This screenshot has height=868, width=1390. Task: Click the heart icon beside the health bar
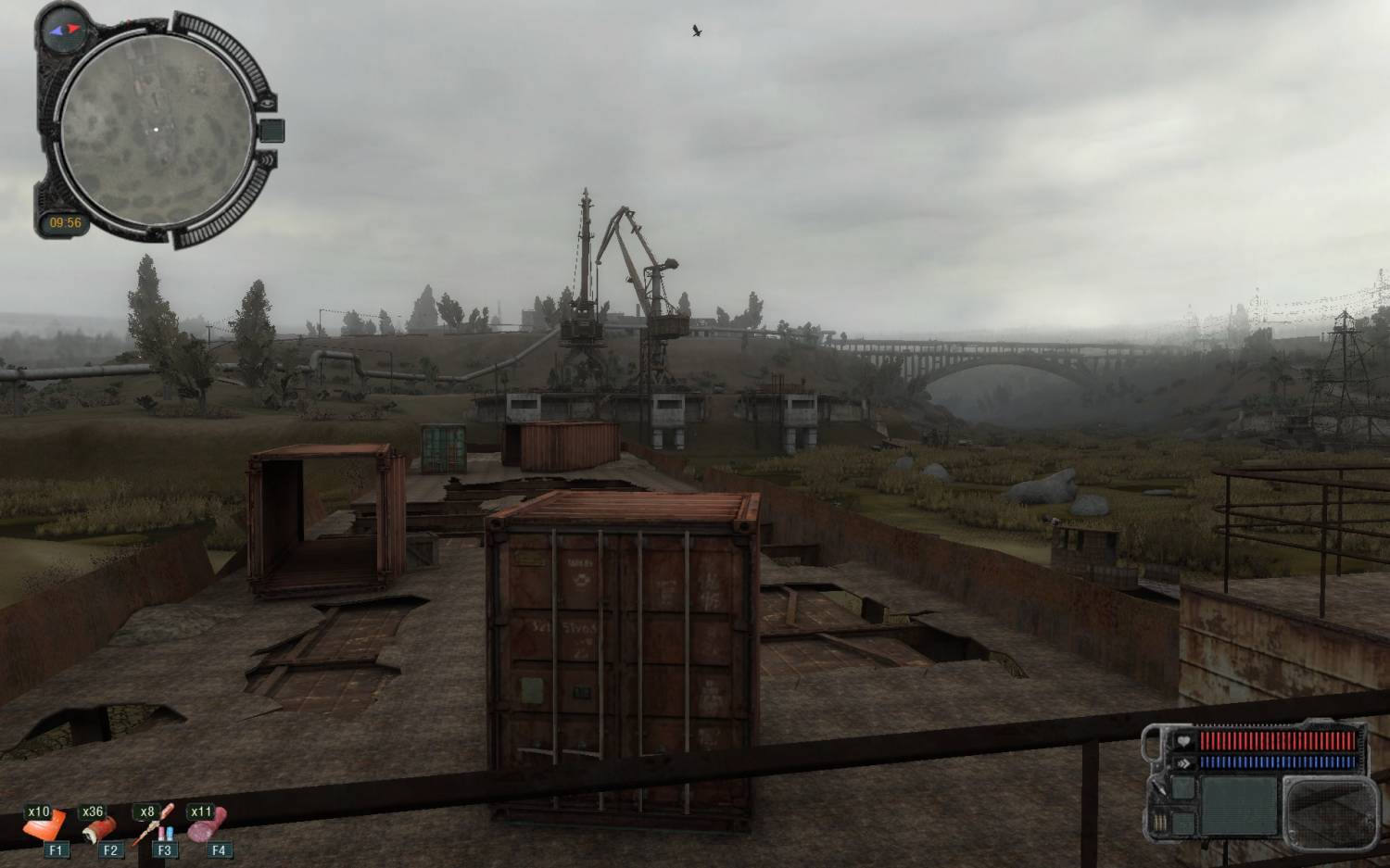click(x=1183, y=741)
